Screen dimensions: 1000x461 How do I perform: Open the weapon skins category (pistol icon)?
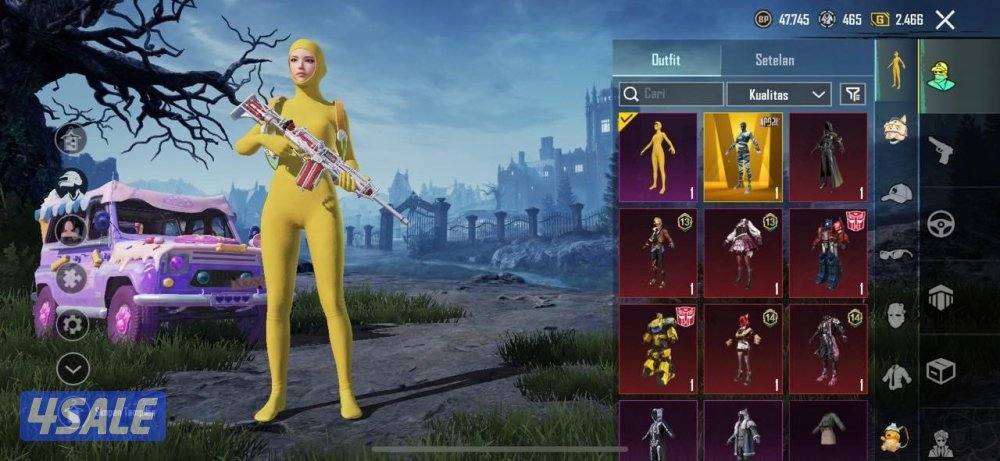coord(940,150)
